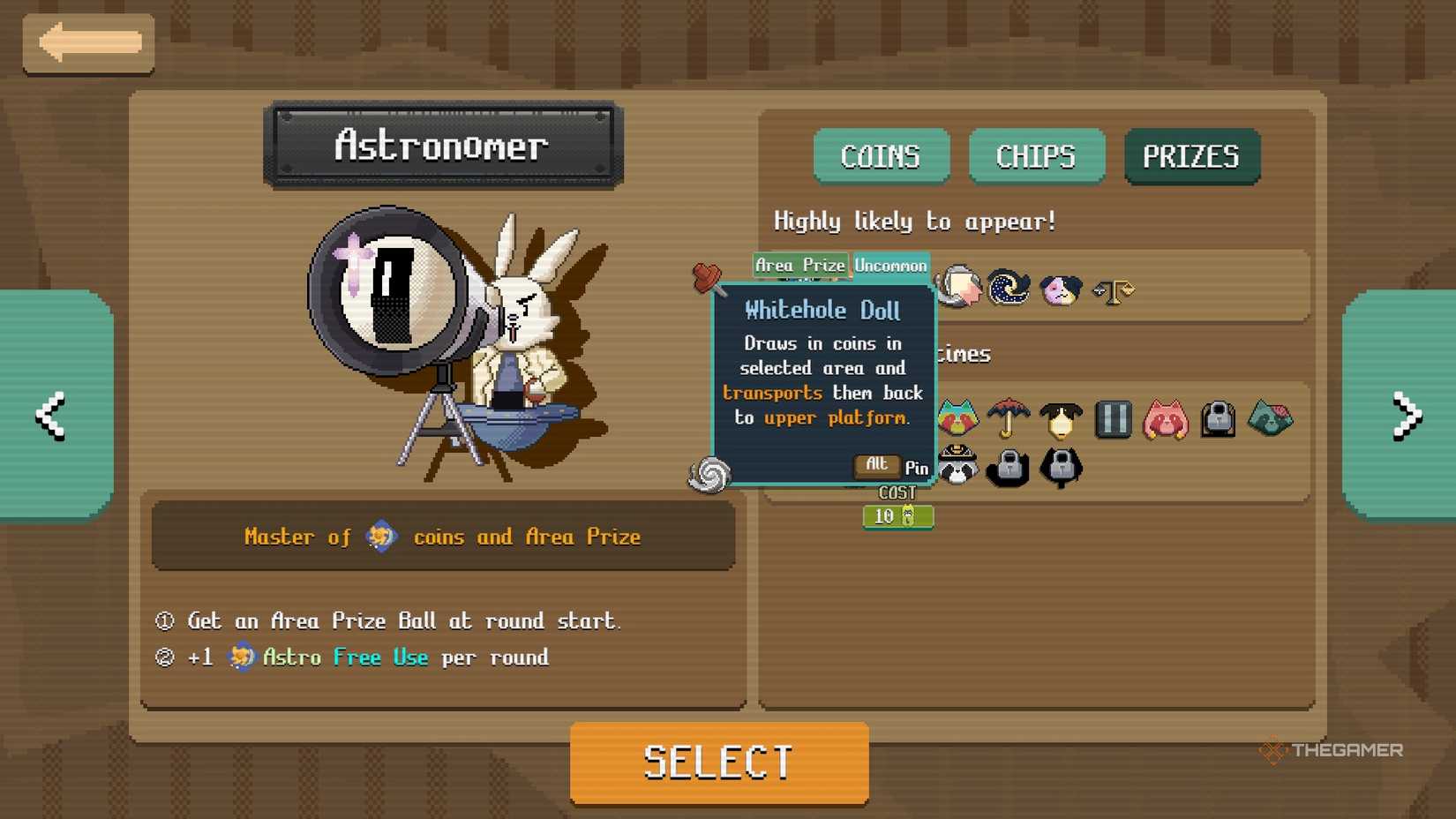The image size is (1456, 819).
Task: Click the pause-block prize icon
Action: pos(1113,420)
